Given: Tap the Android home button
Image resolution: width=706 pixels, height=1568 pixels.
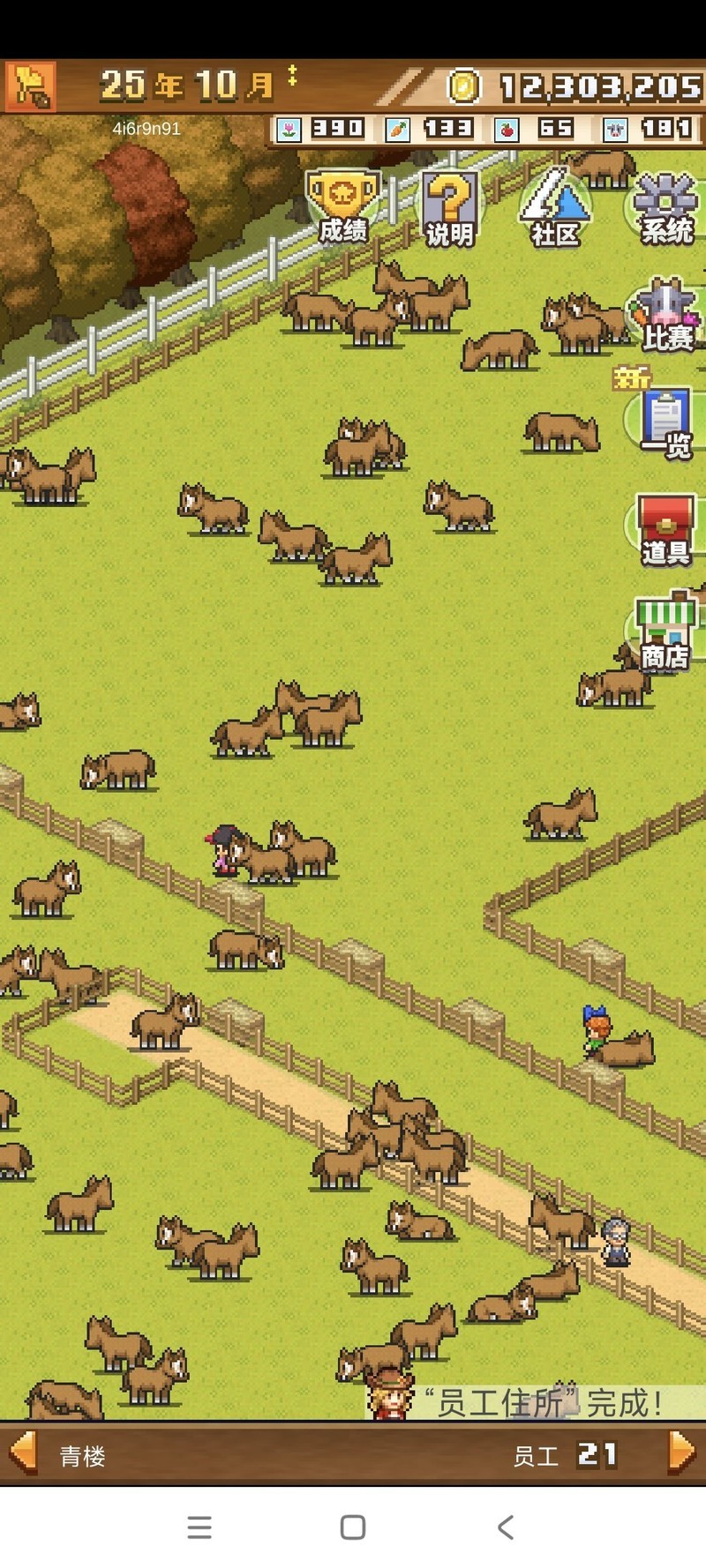Looking at the screenshot, I should pos(353,1527).
